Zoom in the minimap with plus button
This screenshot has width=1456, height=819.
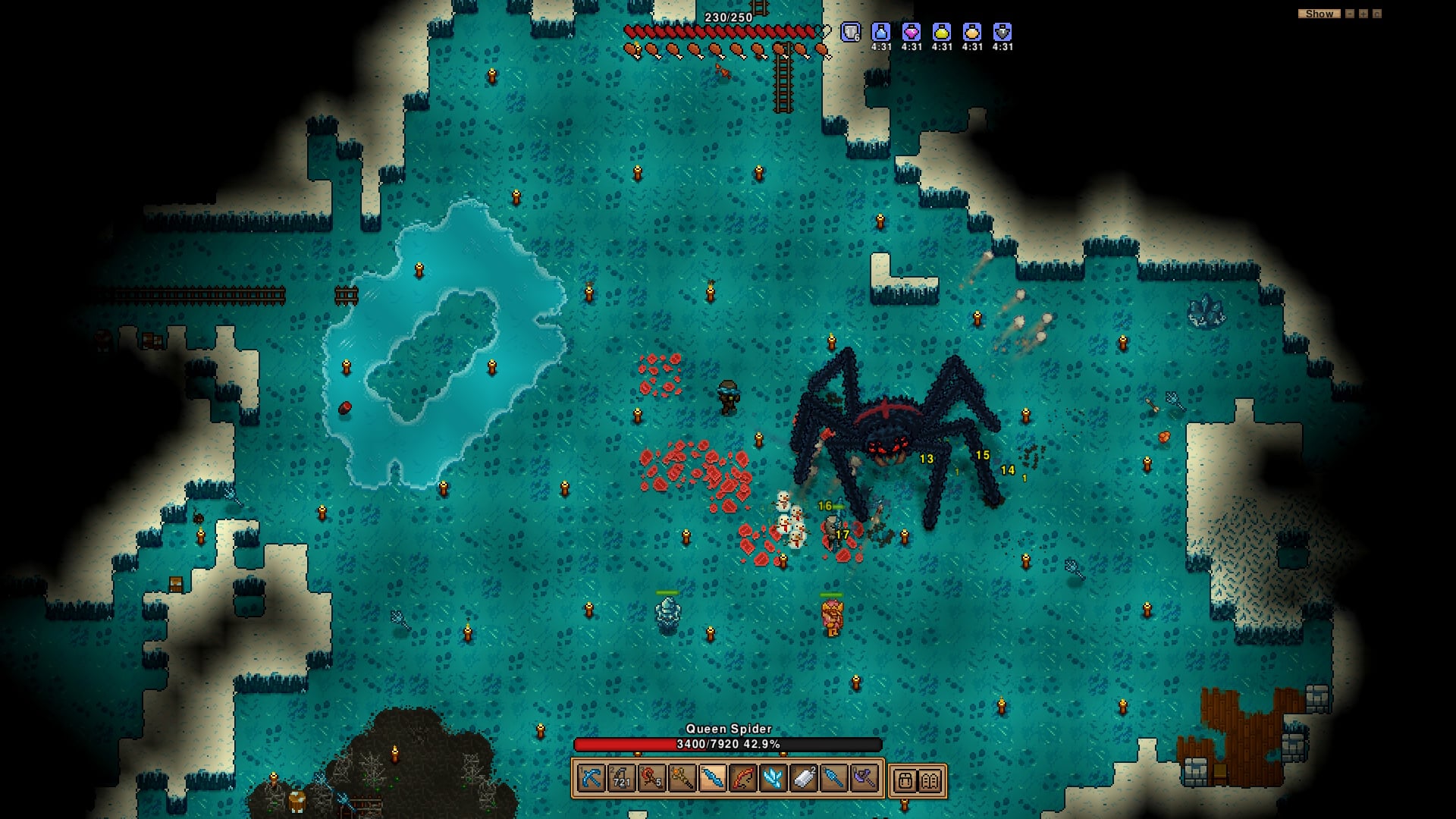tap(1363, 14)
